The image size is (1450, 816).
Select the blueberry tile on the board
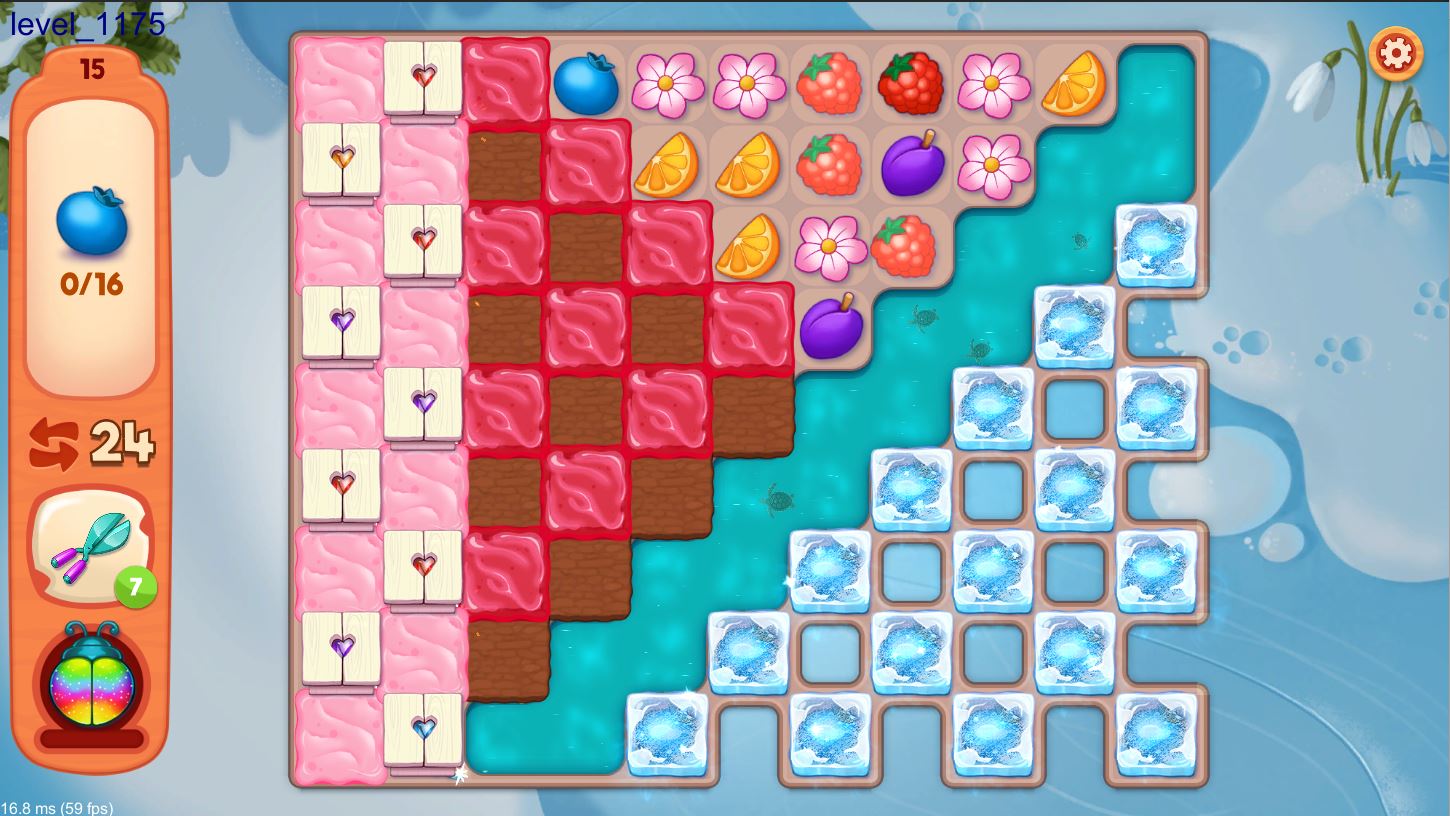(586, 84)
